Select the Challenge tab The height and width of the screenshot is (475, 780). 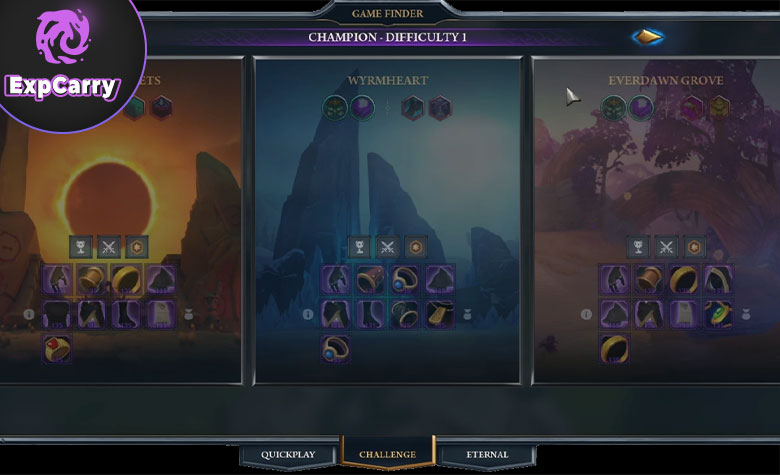[387, 454]
